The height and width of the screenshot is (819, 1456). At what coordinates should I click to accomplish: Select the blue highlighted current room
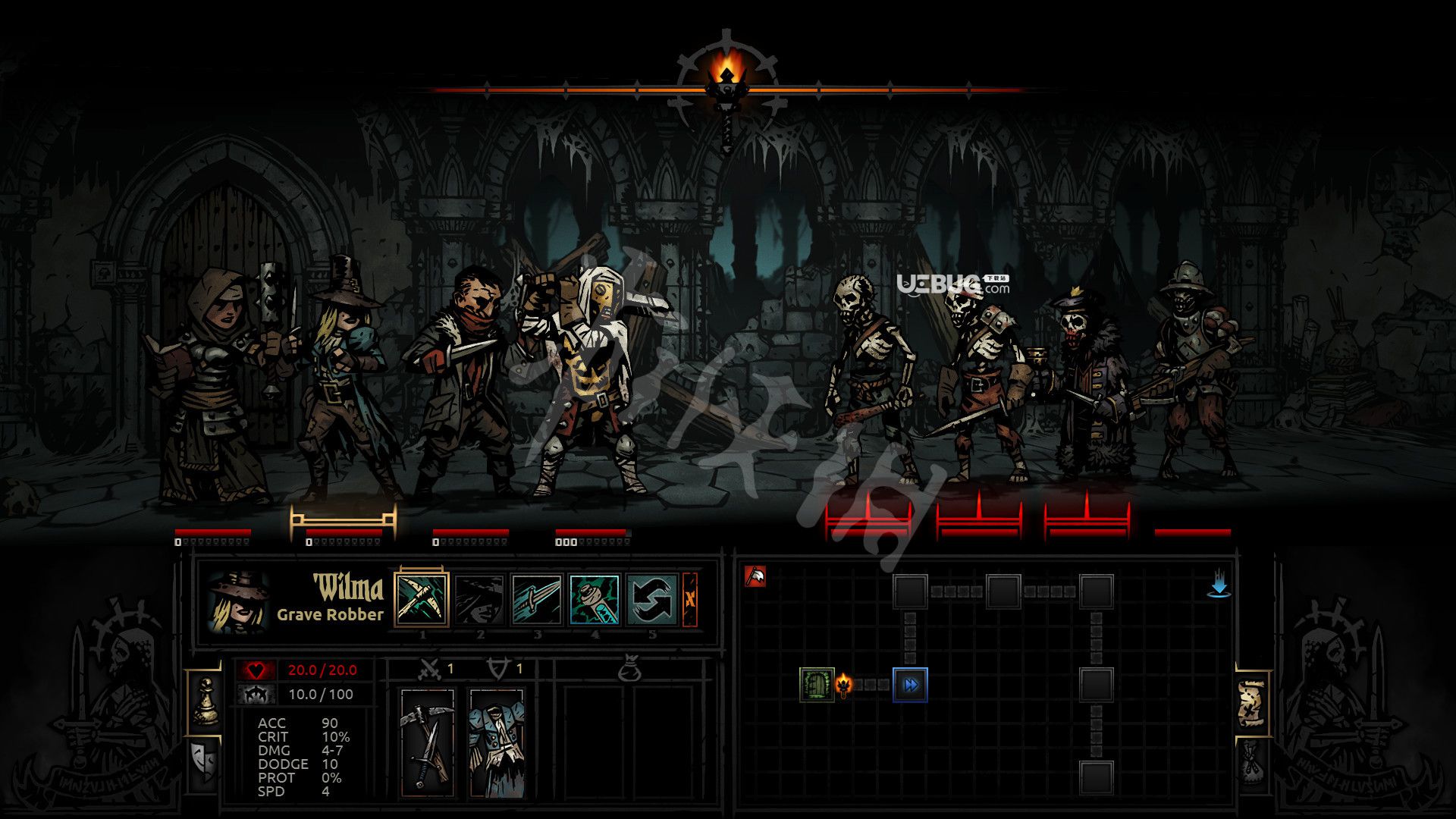pos(910,685)
